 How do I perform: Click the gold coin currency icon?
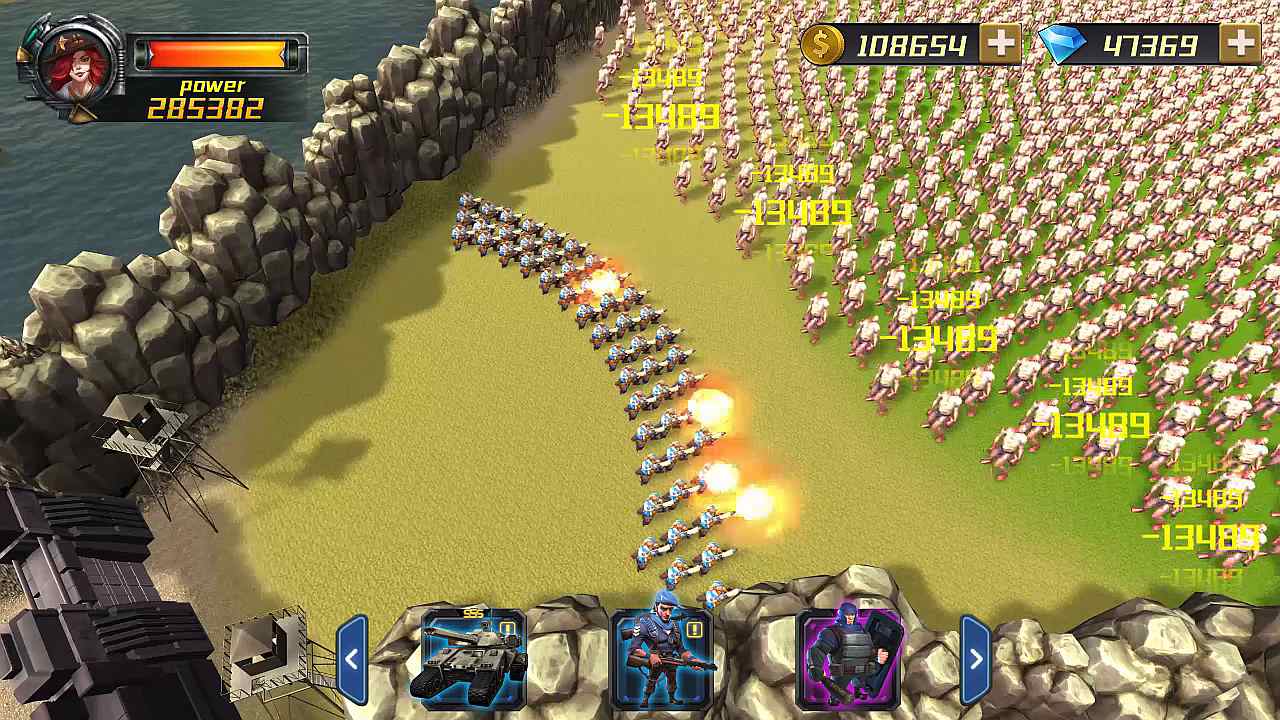pos(822,44)
